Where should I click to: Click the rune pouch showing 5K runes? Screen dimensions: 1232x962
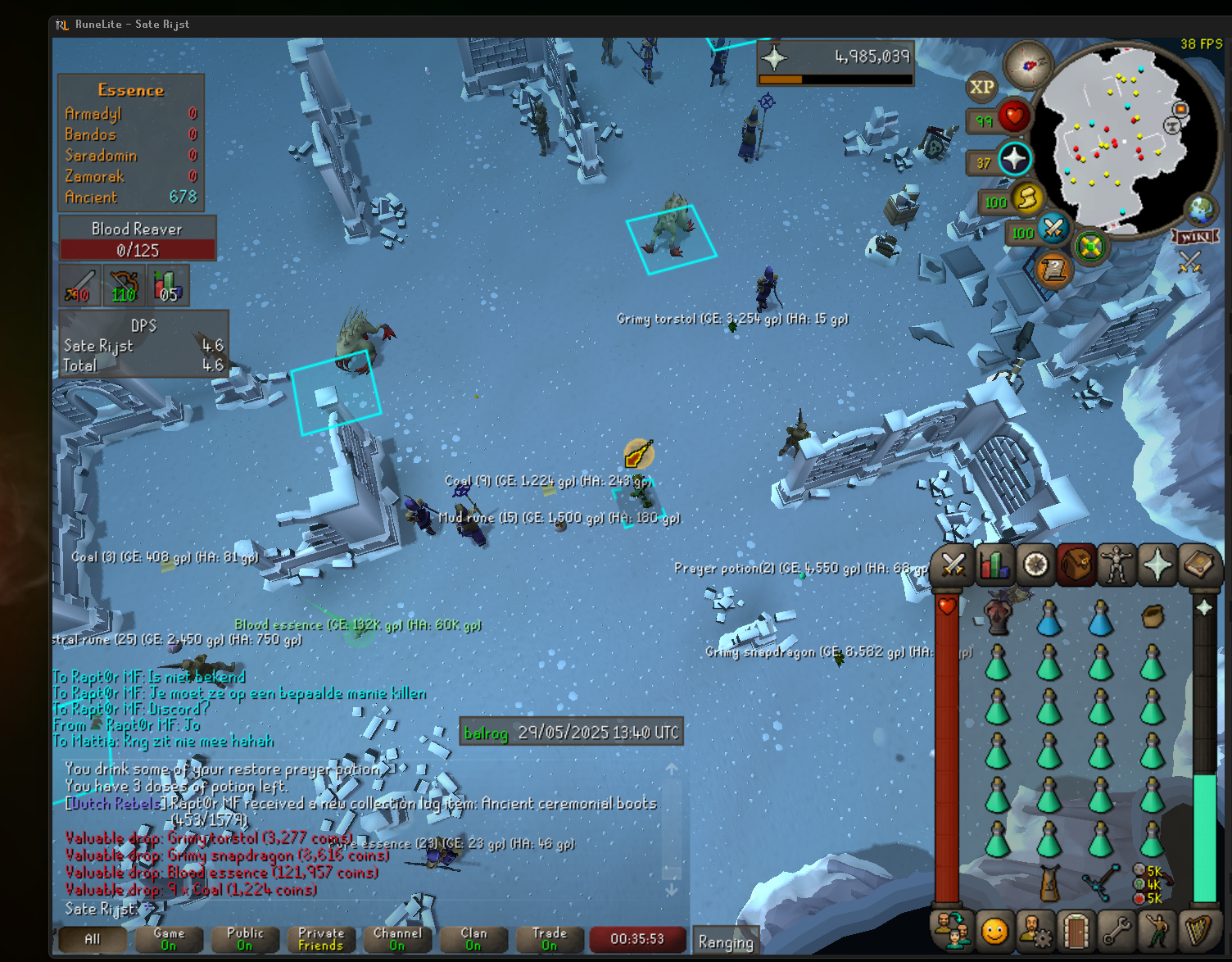[x=1152, y=883]
